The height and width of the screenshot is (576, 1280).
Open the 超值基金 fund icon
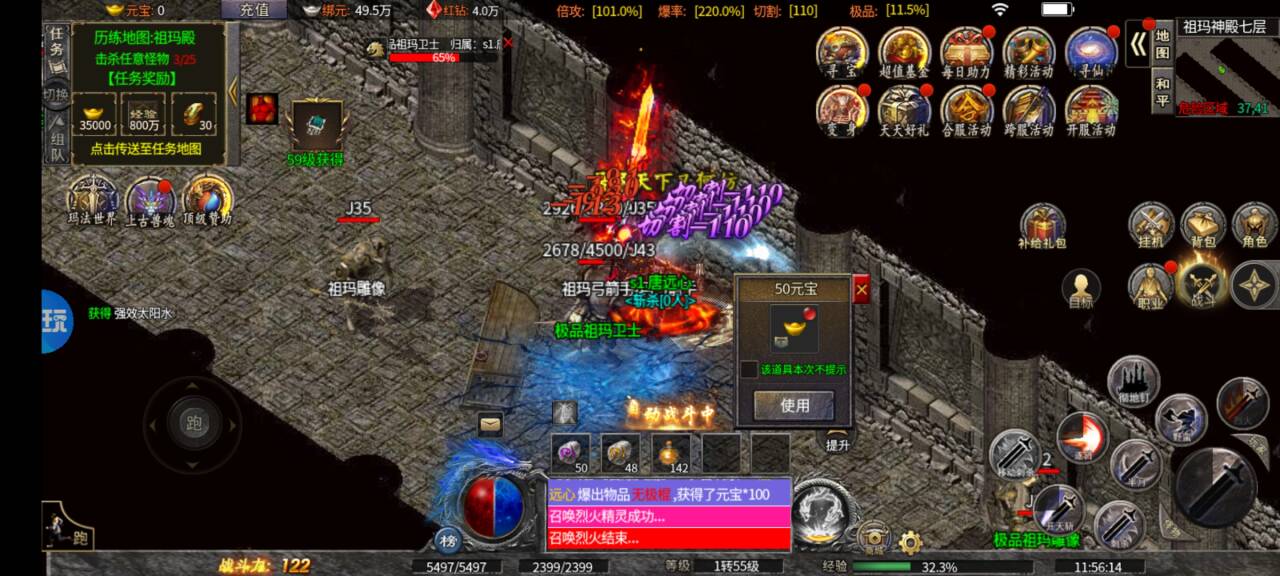tap(904, 52)
